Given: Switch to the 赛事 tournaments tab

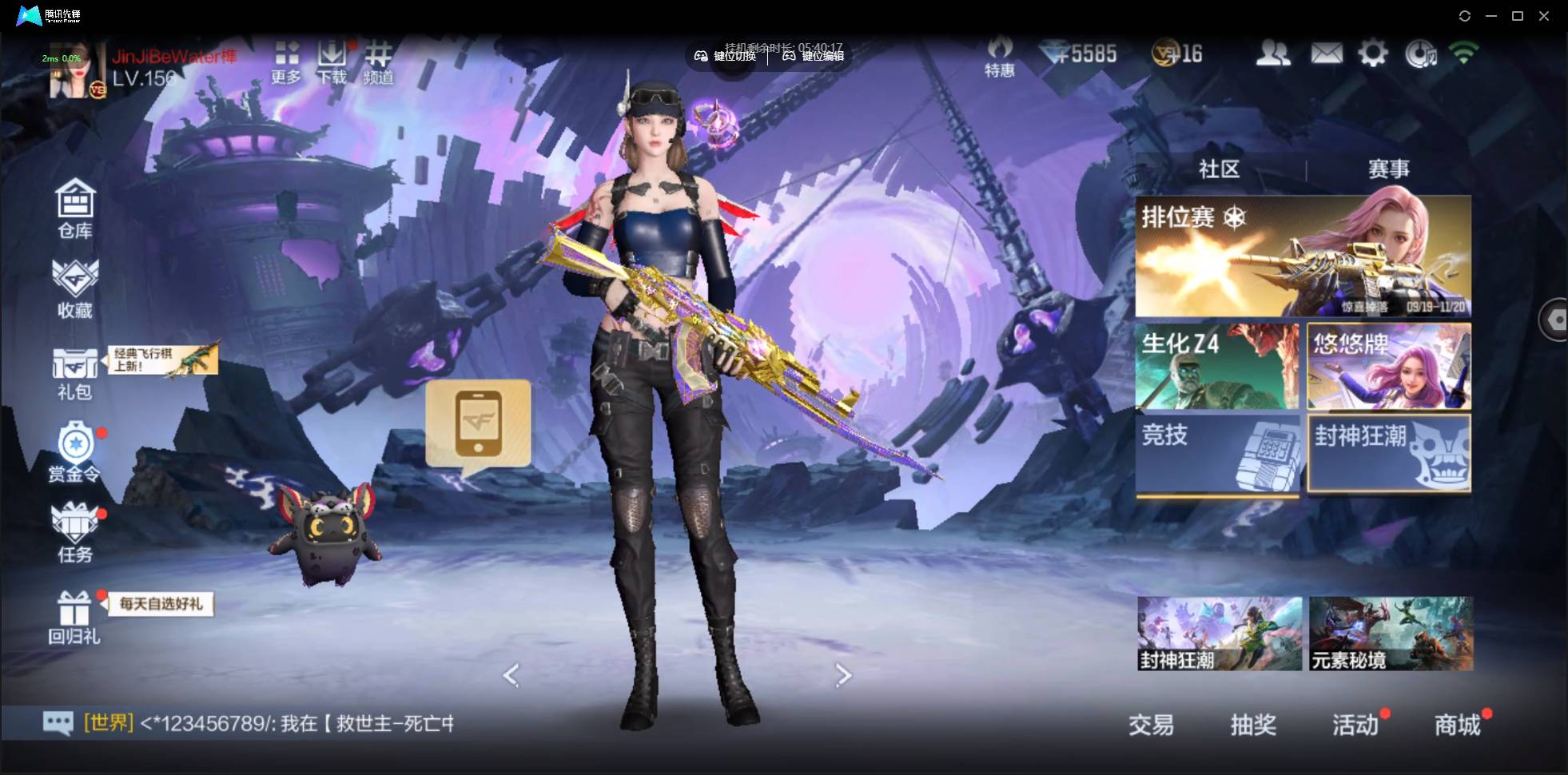Looking at the screenshot, I should pos(1388,169).
